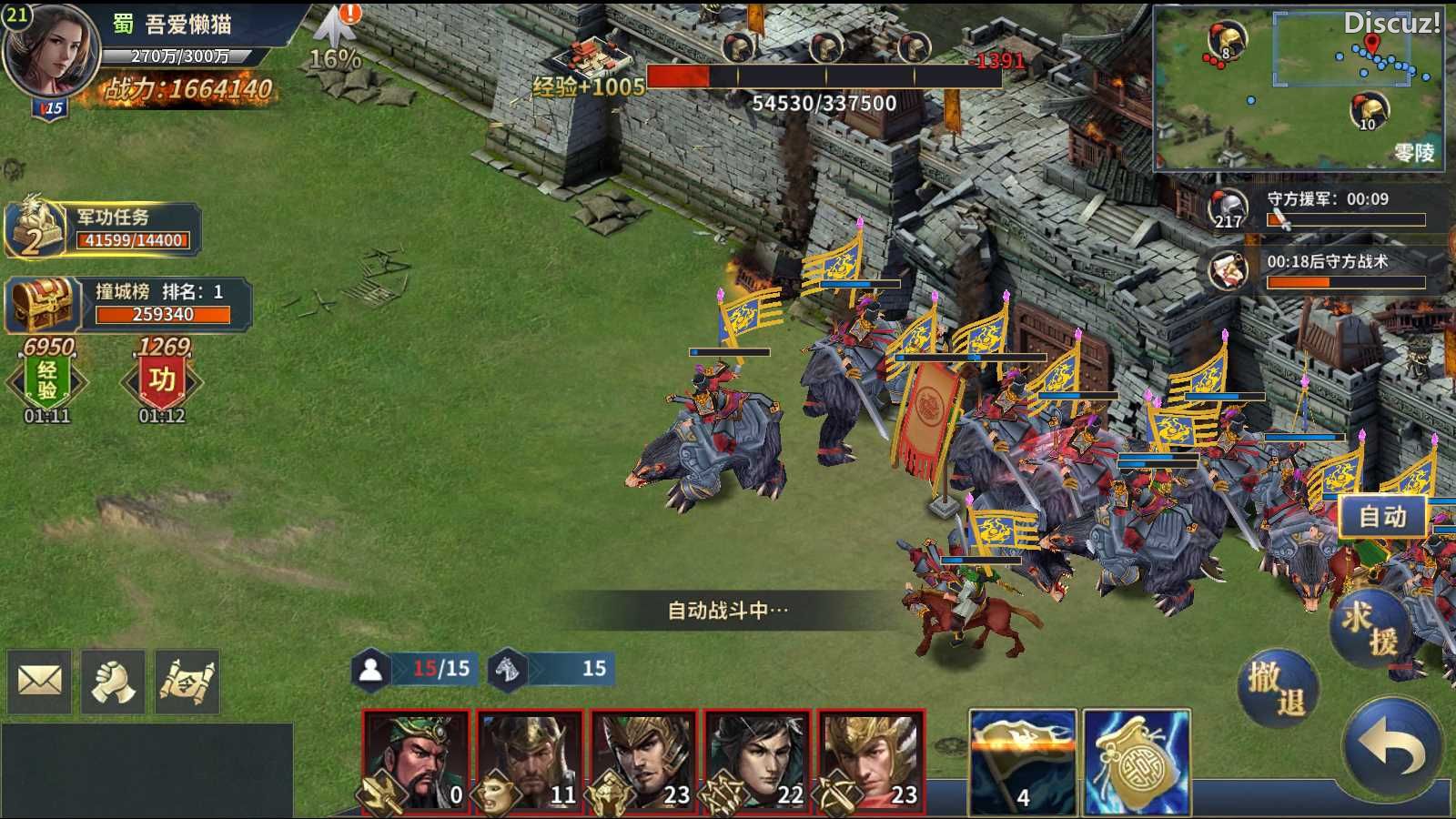Tap the green 经验 buff icon
The image size is (1456, 819).
coord(47,381)
